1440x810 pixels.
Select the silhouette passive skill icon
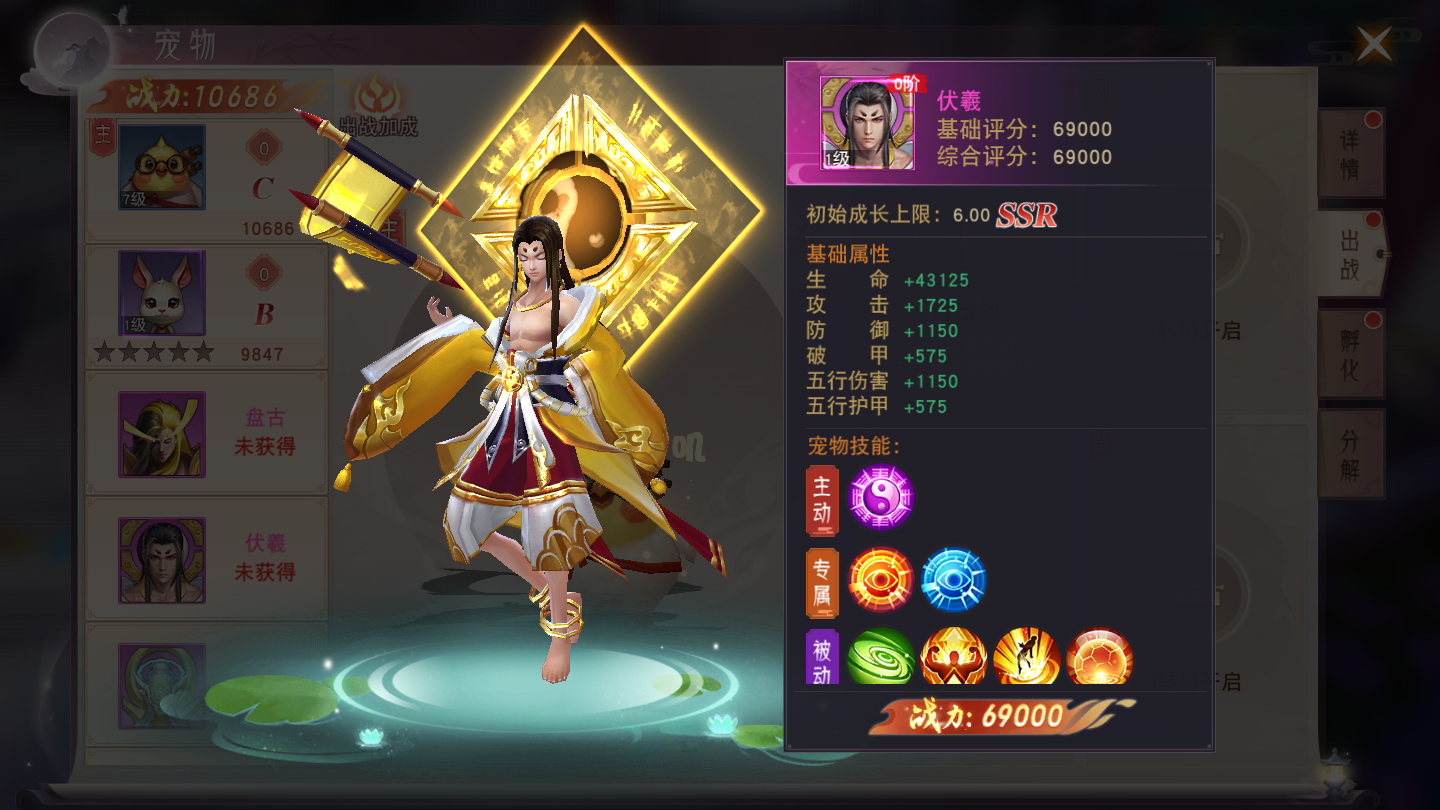(1026, 658)
